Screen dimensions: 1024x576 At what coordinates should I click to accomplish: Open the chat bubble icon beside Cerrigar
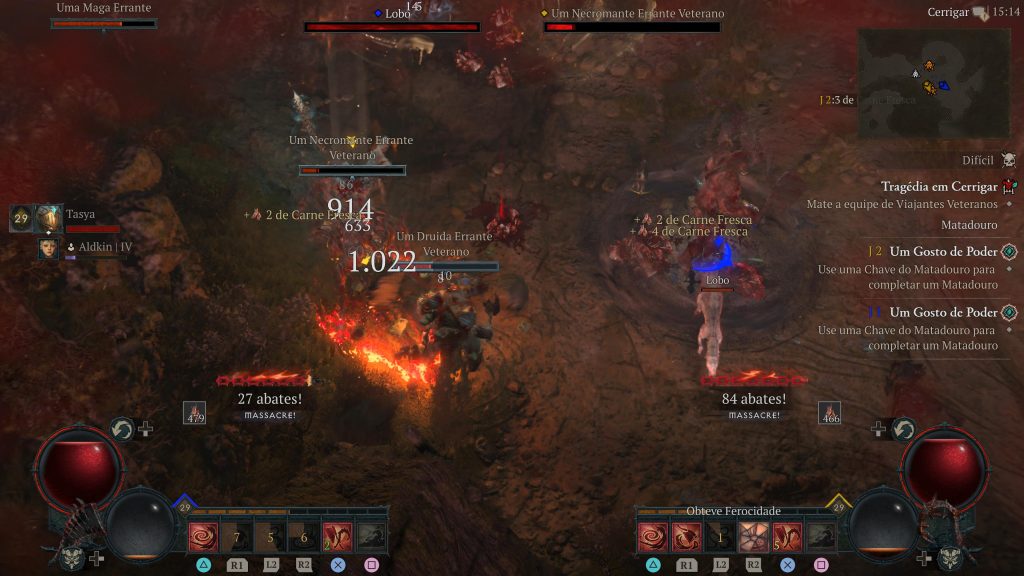(x=980, y=13)
